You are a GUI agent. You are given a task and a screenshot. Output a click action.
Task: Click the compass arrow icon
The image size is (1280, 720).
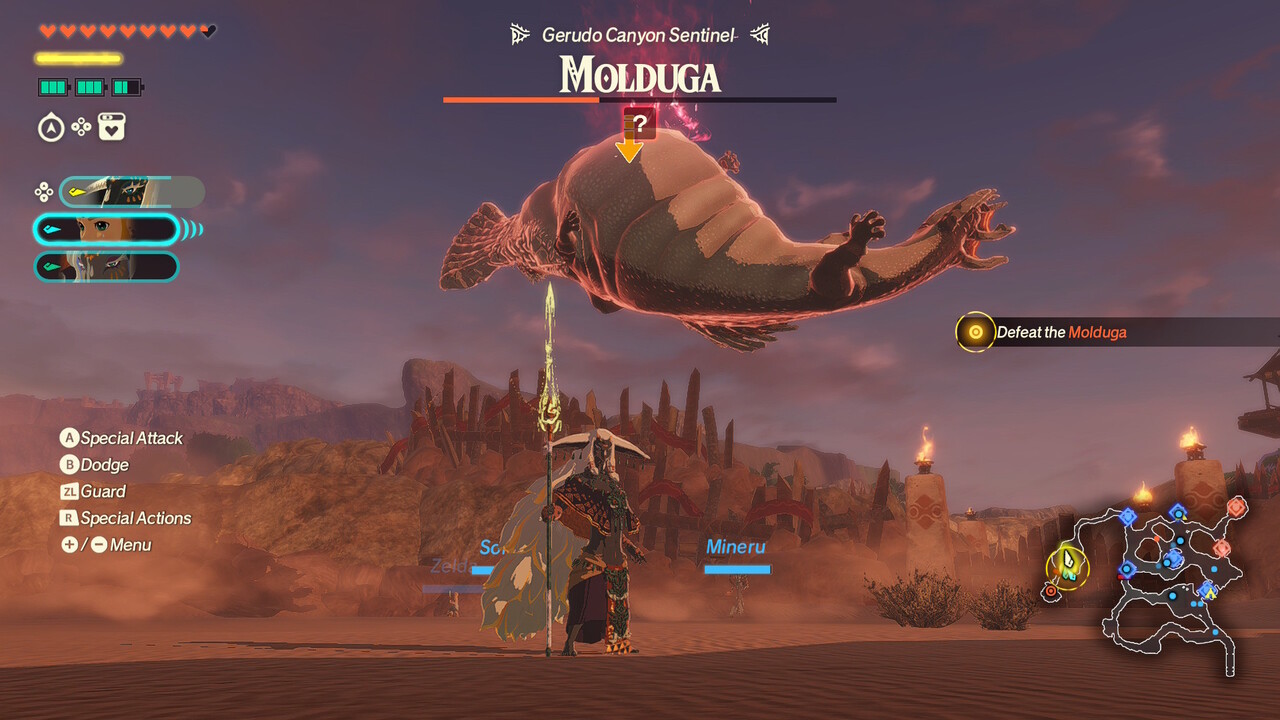tap(51, 128)
